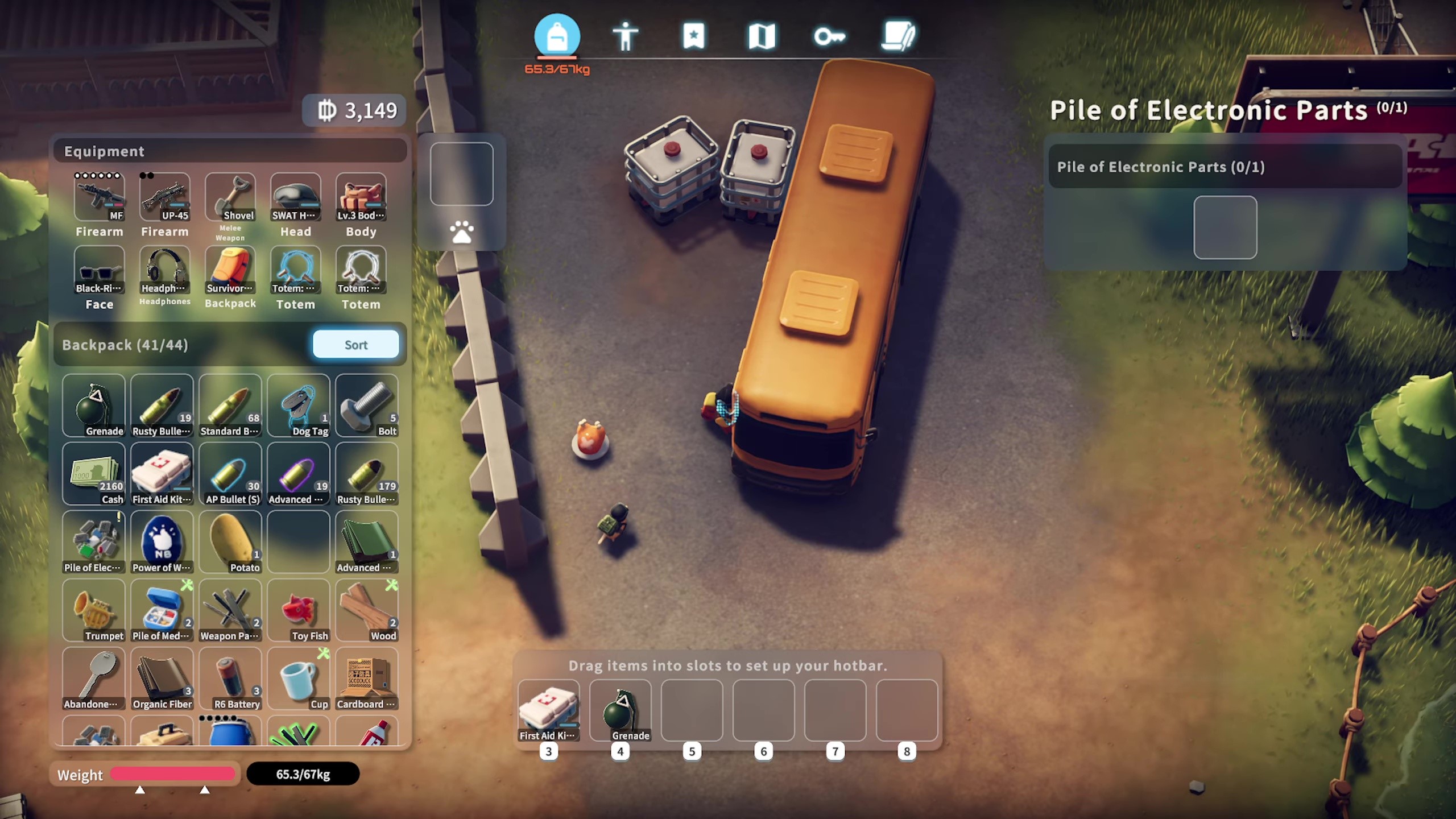Open the character tab with person icon
Viewport: 1456px width, 819px height.
tap(625, 37)
